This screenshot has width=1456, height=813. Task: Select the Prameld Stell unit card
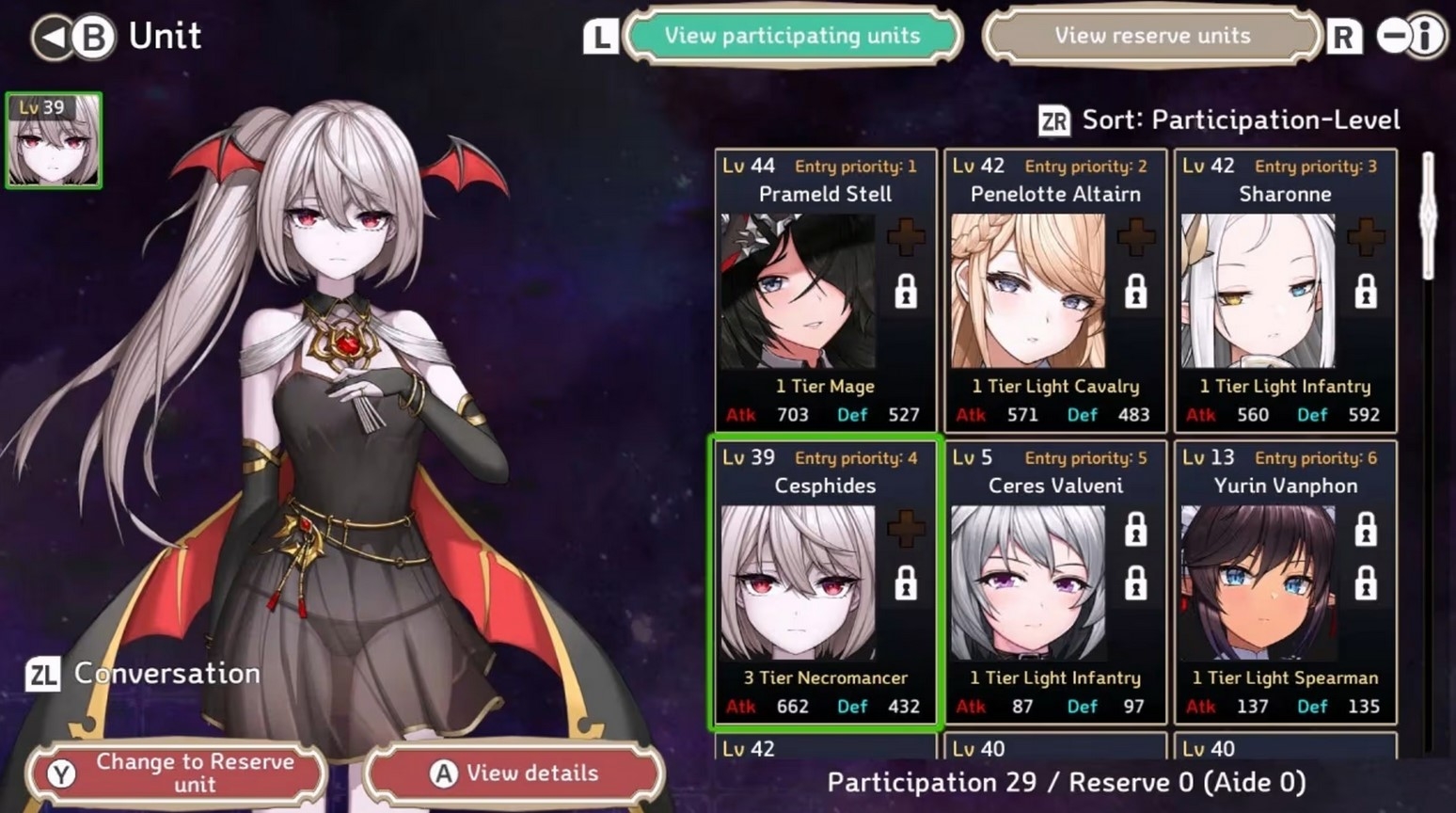(825, 291)
